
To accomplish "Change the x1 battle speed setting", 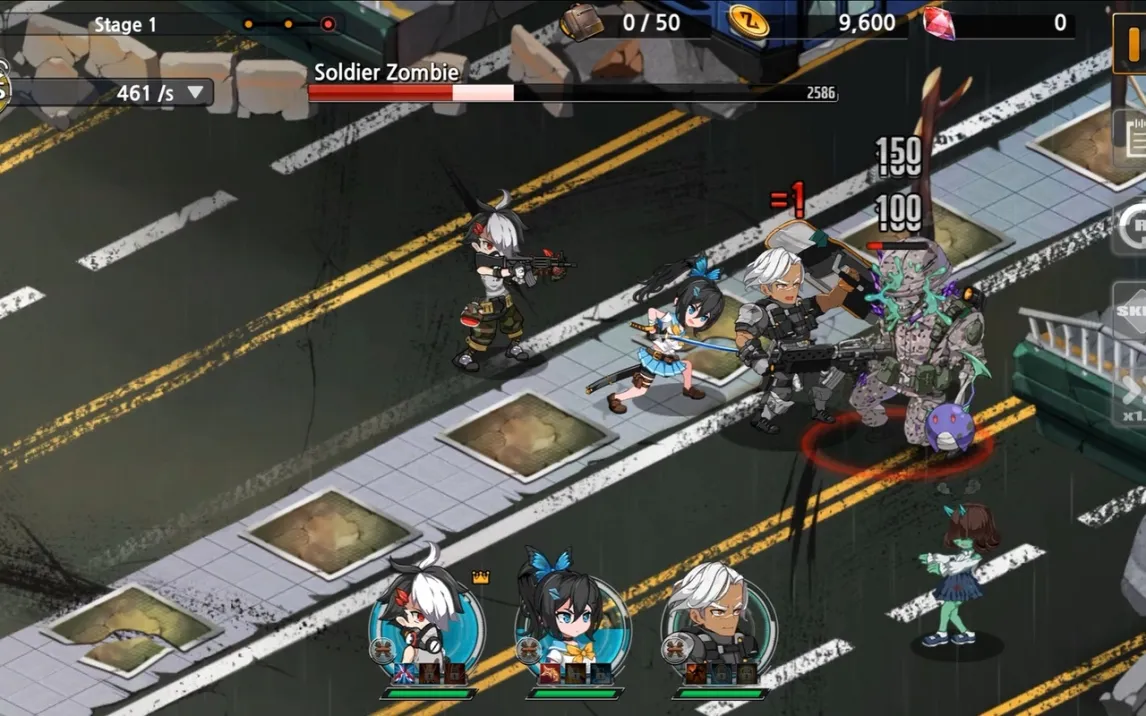I will point(1133,400).
